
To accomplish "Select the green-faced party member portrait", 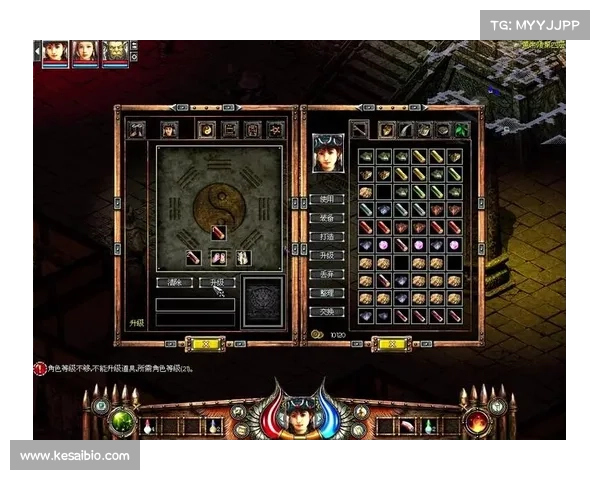I will click(115, 53).
